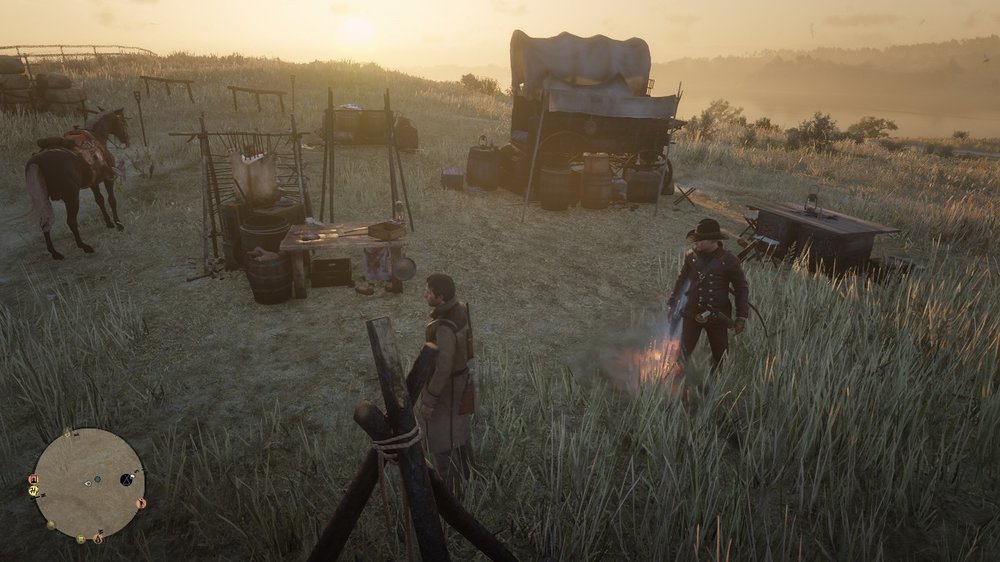Click the white player arrow on minimap

point(88,483)
